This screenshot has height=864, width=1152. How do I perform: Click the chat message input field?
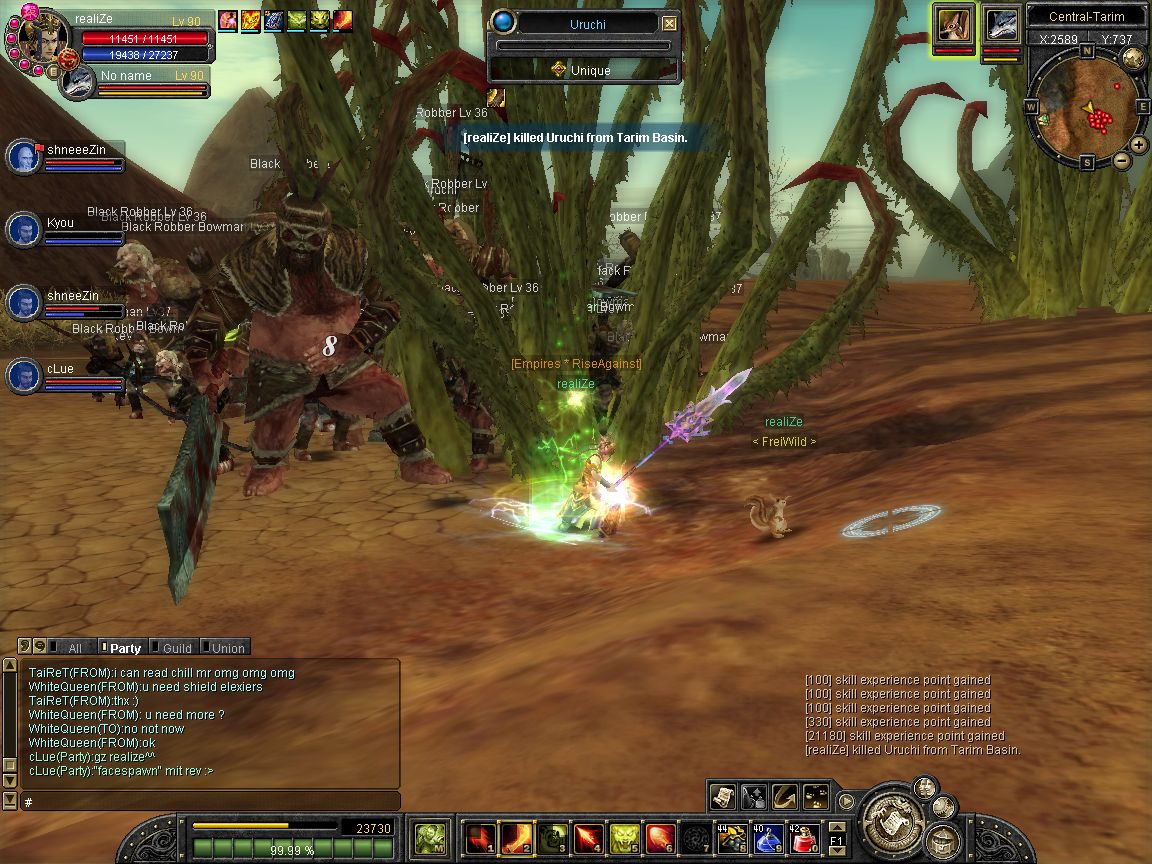pos(210,802)
